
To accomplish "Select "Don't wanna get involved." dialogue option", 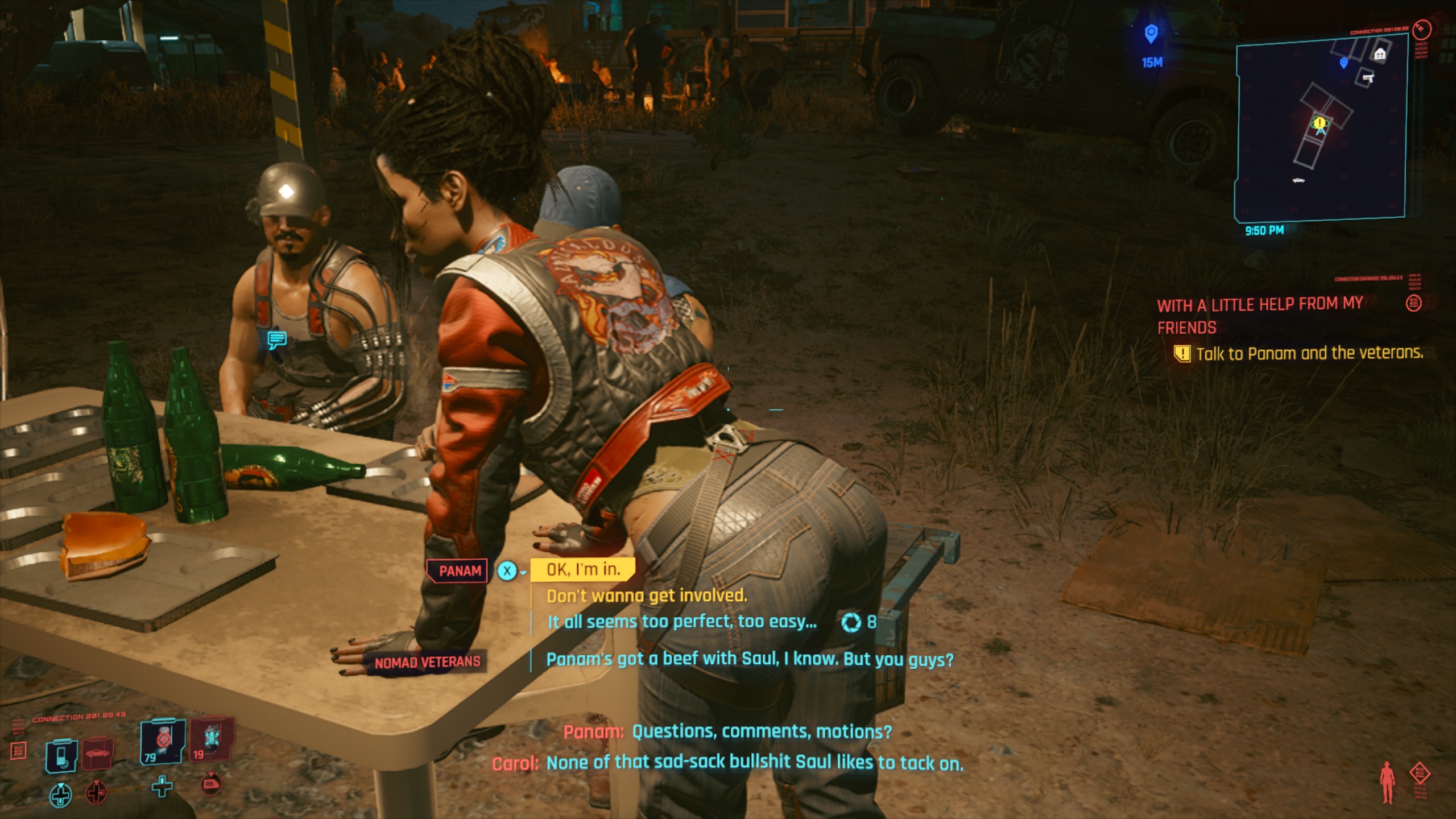I will click(x=646, y=595).
